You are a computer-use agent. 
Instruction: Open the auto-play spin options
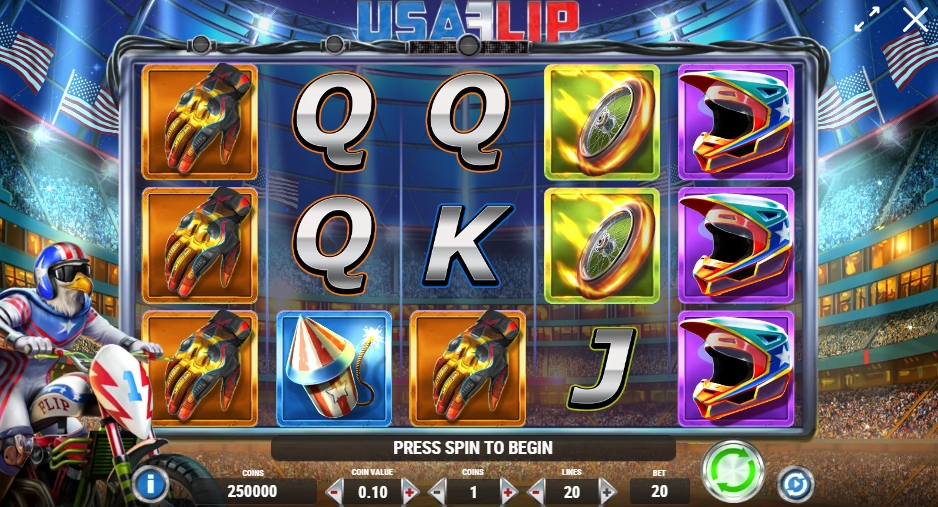coord(796,483)
